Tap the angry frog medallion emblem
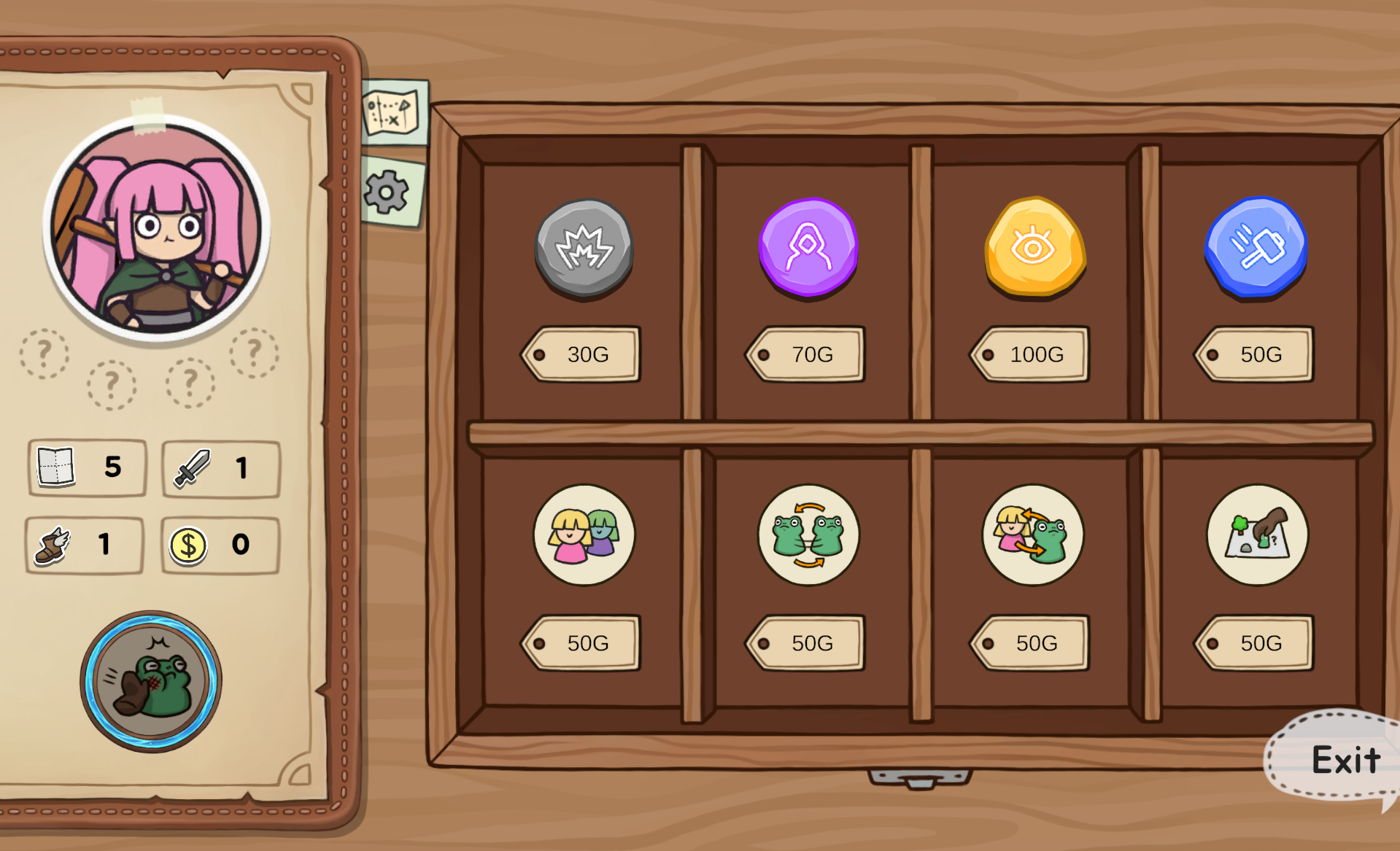This screenshot has height=851, width=1400. 151,680
